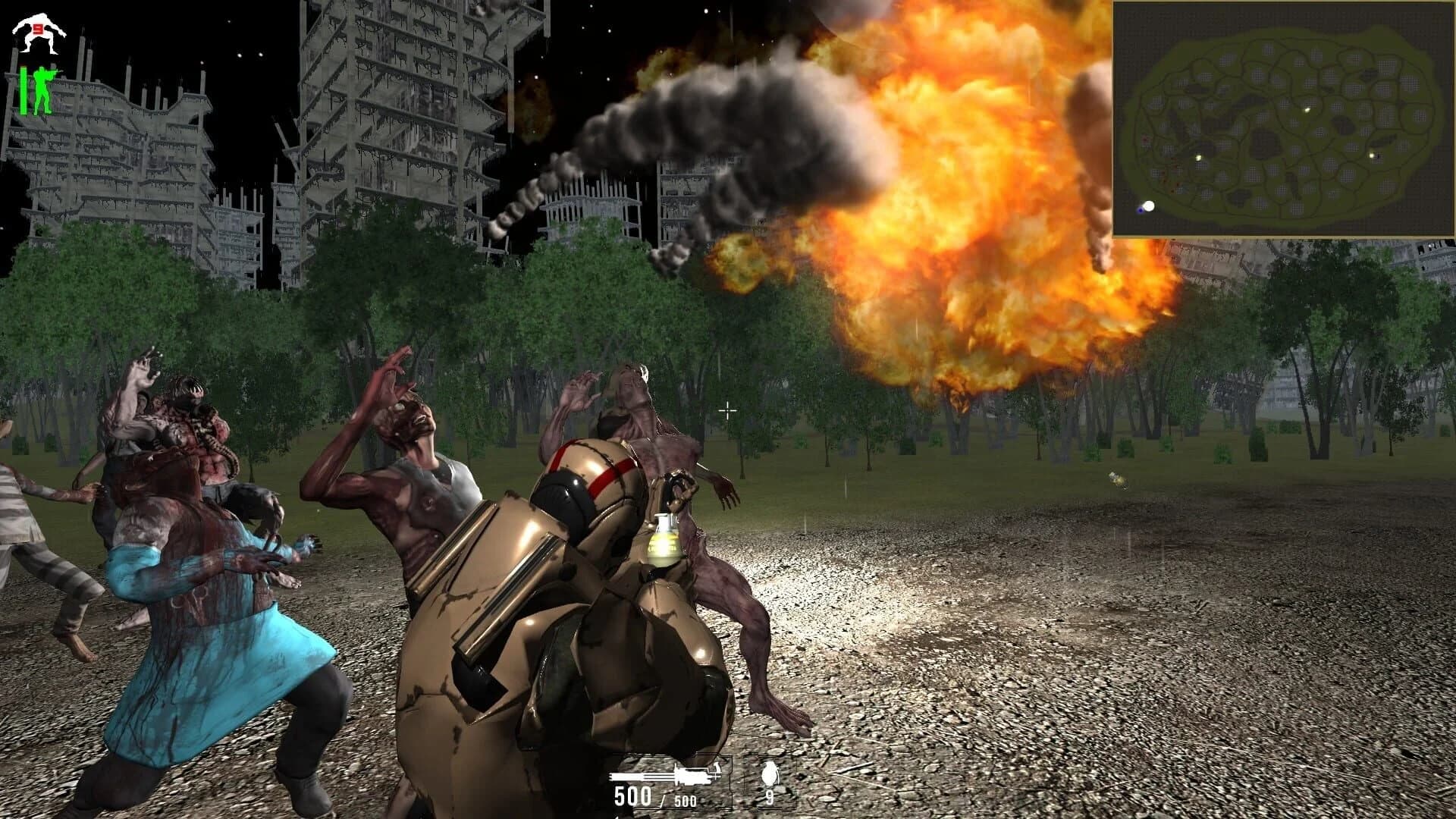Click the crosshair at screen center

pos(727,410)
